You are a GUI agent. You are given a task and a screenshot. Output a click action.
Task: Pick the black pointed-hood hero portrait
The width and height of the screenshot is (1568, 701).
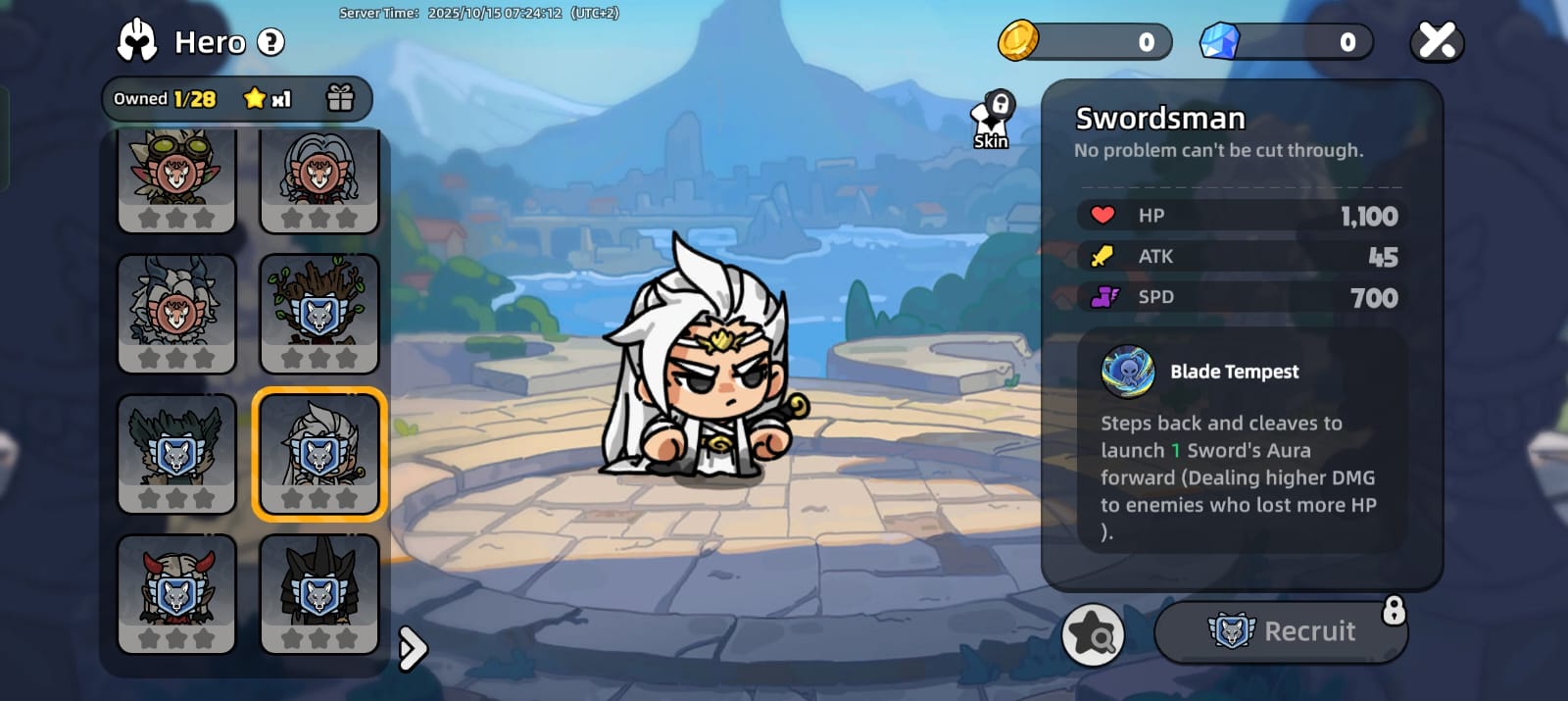tap(318, 594)
